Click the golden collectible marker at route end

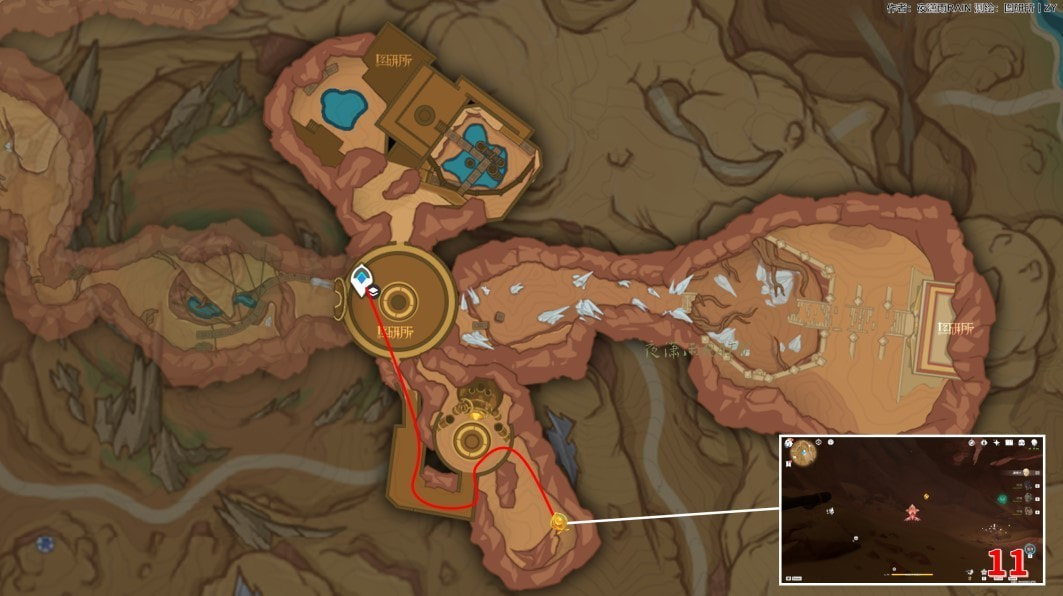click(559, 522)
